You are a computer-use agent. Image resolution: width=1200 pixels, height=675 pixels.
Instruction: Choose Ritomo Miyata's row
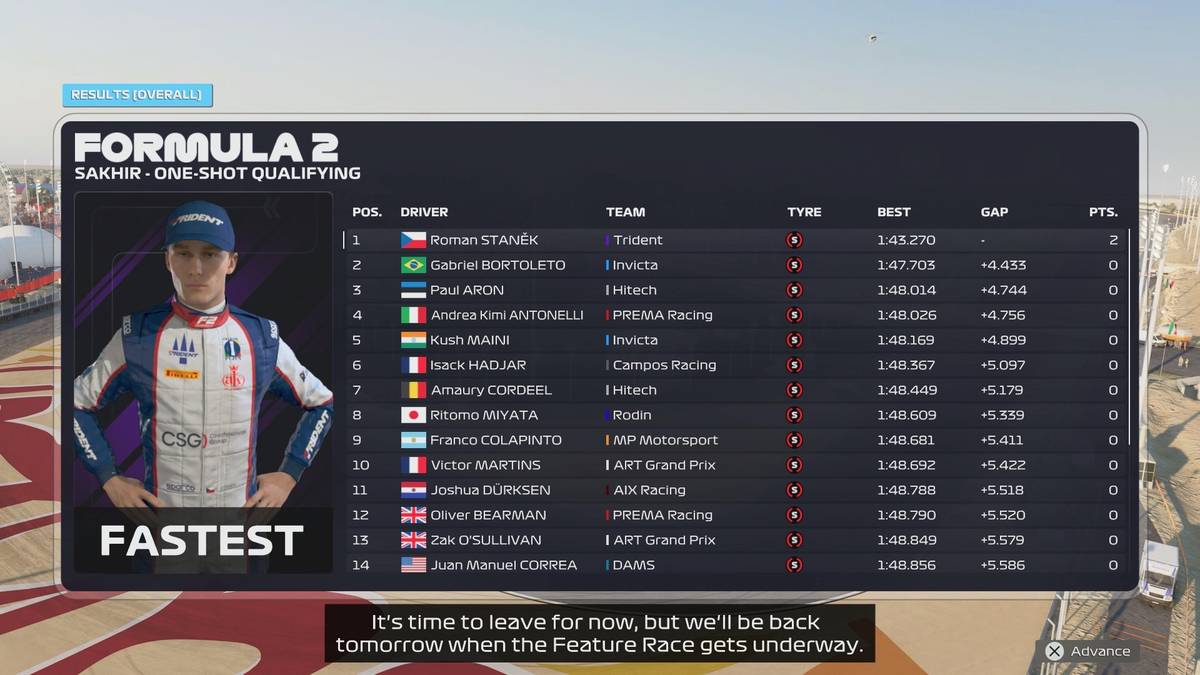tap(735, 415)
